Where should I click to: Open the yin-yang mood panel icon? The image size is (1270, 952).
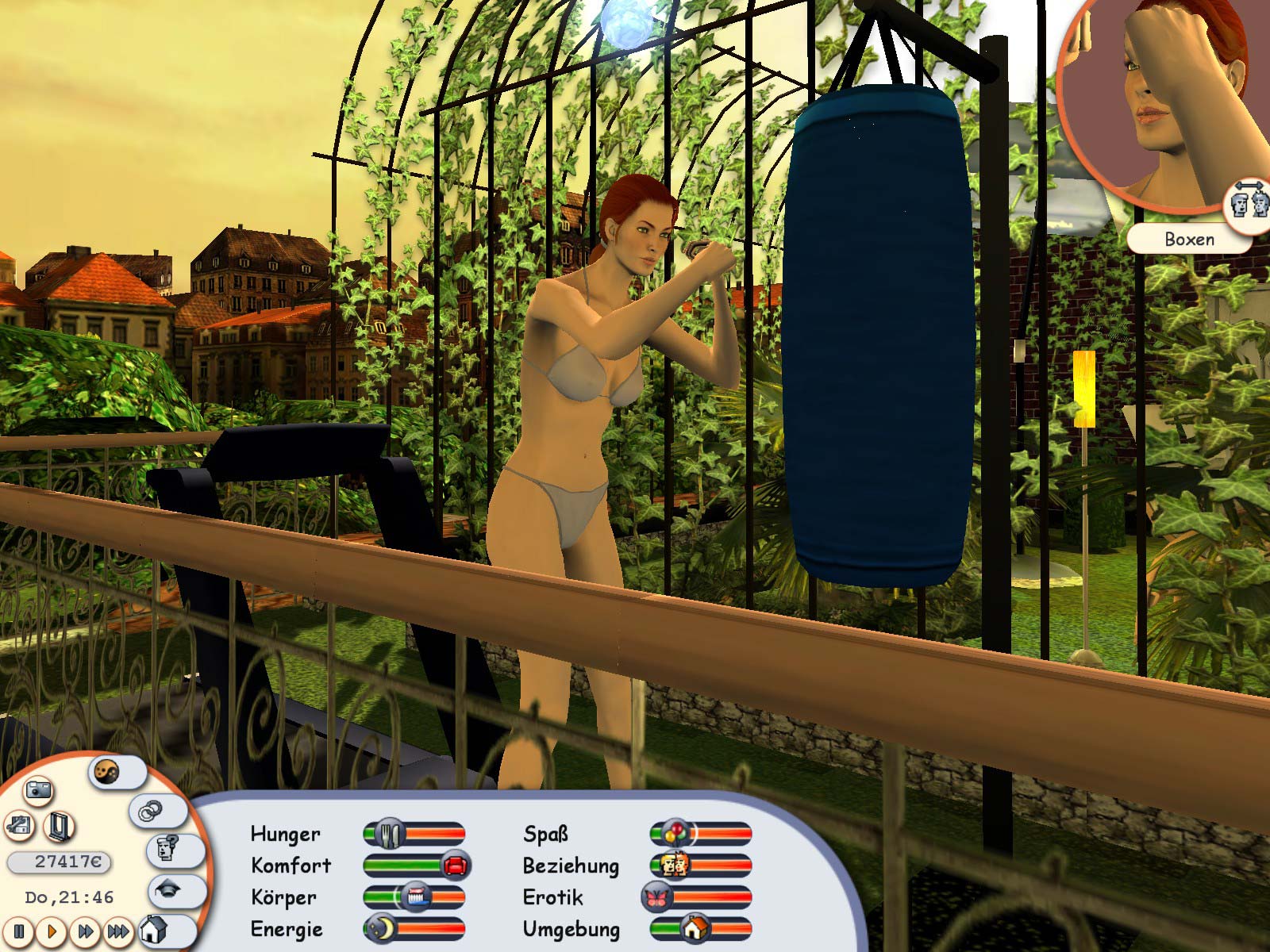(106, 771)
